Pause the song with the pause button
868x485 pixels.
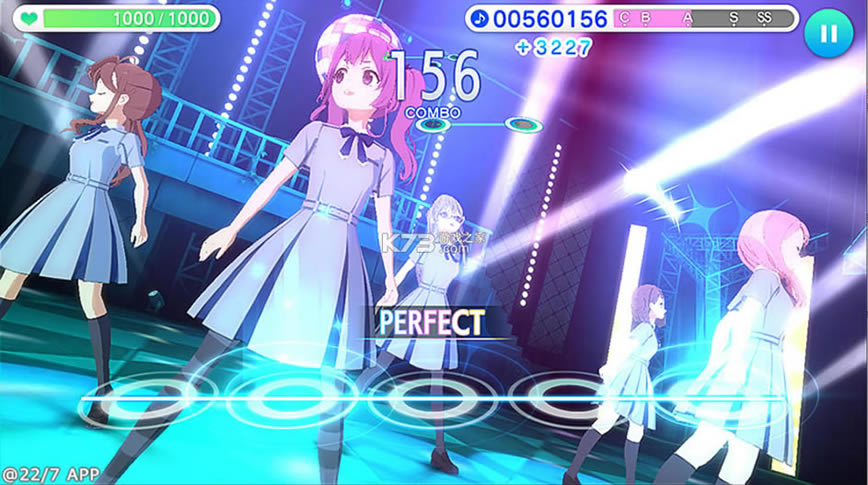(x=828, y=33)
